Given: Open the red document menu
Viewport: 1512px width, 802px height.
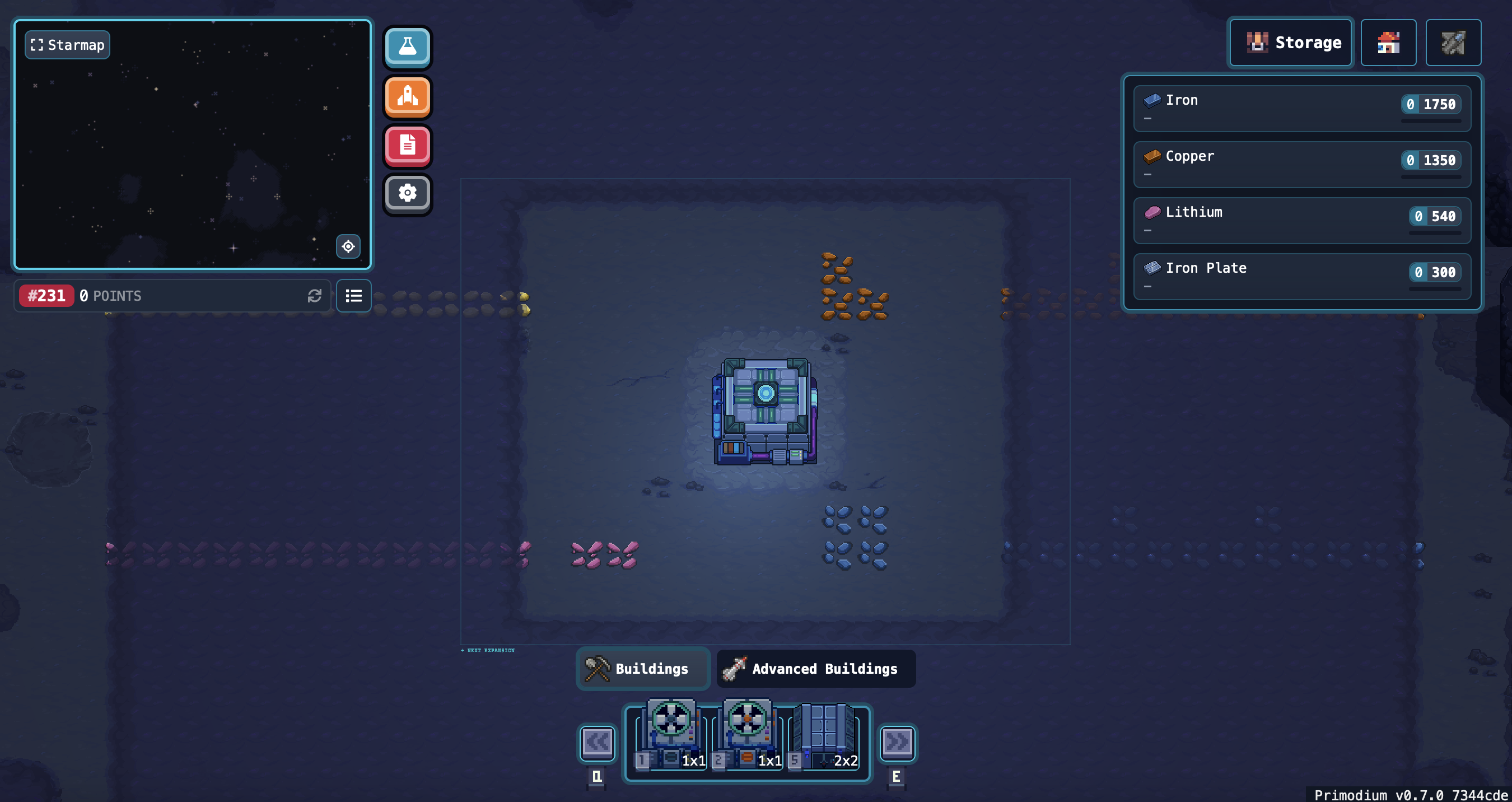Looking at the screenshot, I should coord(407,145).
